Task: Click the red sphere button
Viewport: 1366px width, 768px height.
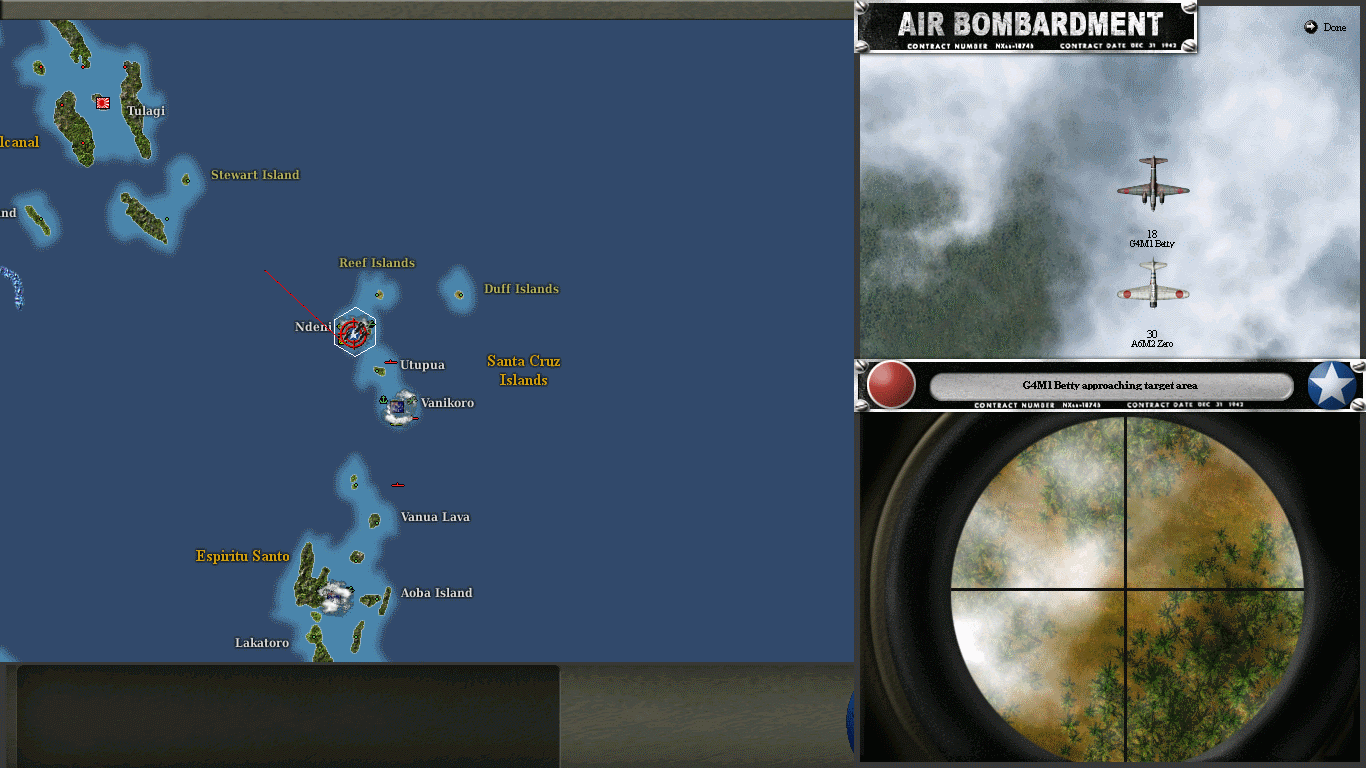Action: (x=888, y=385)
